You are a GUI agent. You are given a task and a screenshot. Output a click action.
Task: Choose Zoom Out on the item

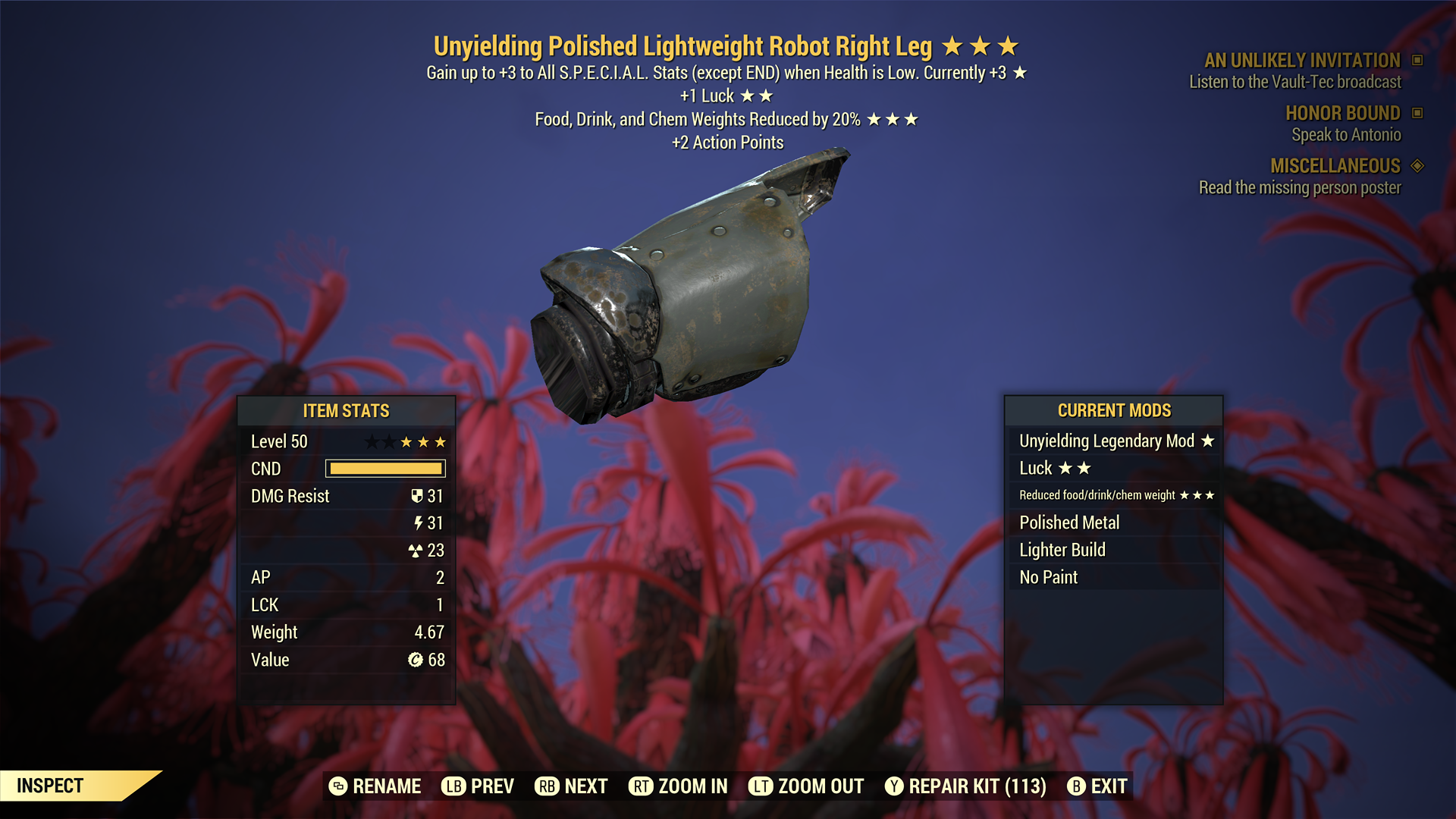pos(806,786)
